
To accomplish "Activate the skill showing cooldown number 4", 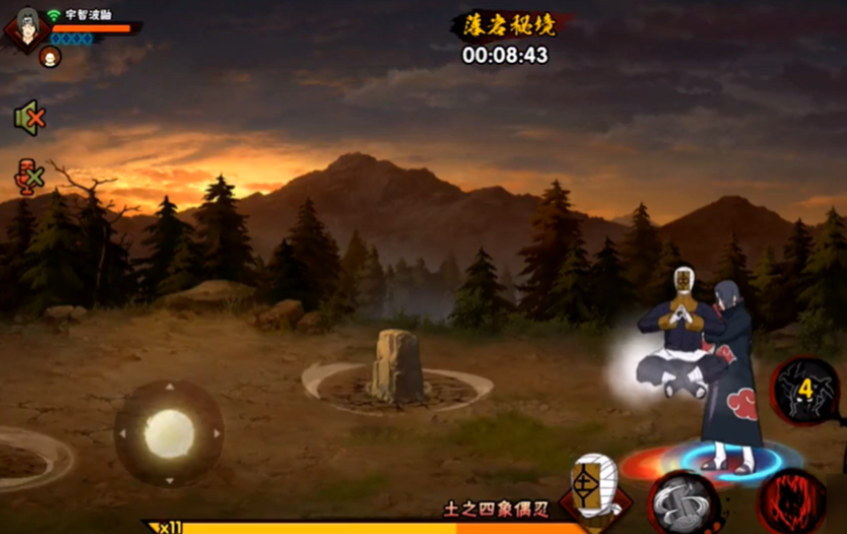I will coord(806,390).
